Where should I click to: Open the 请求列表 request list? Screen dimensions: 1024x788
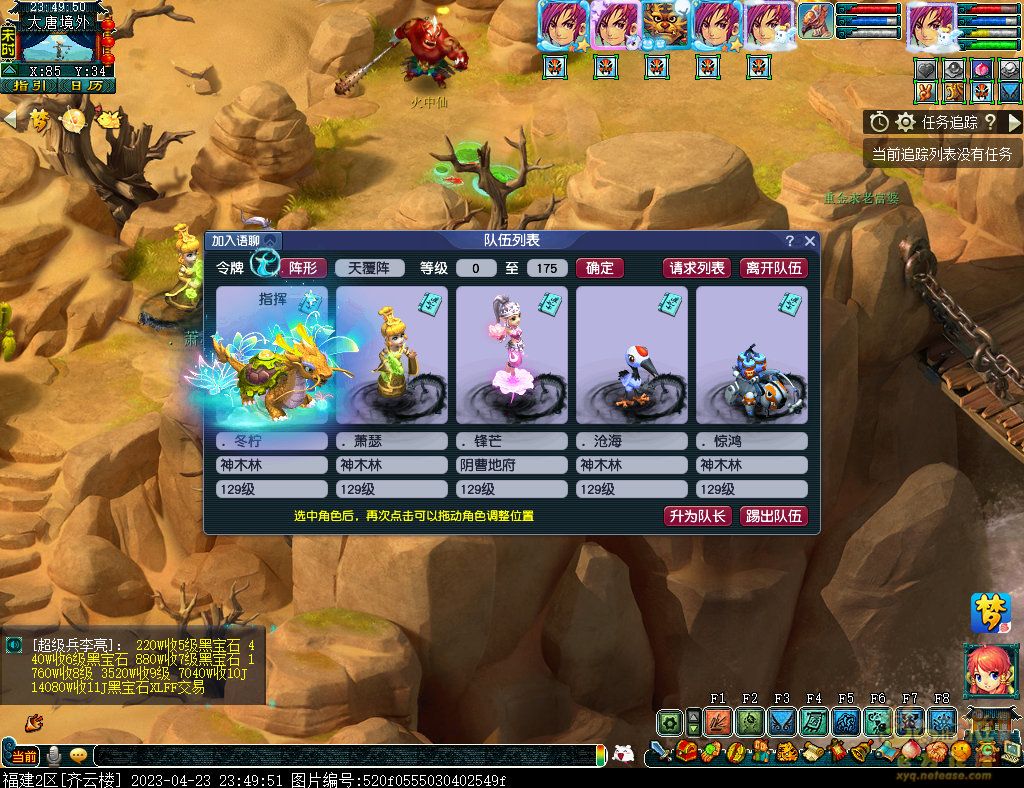[x=697, y=268]
